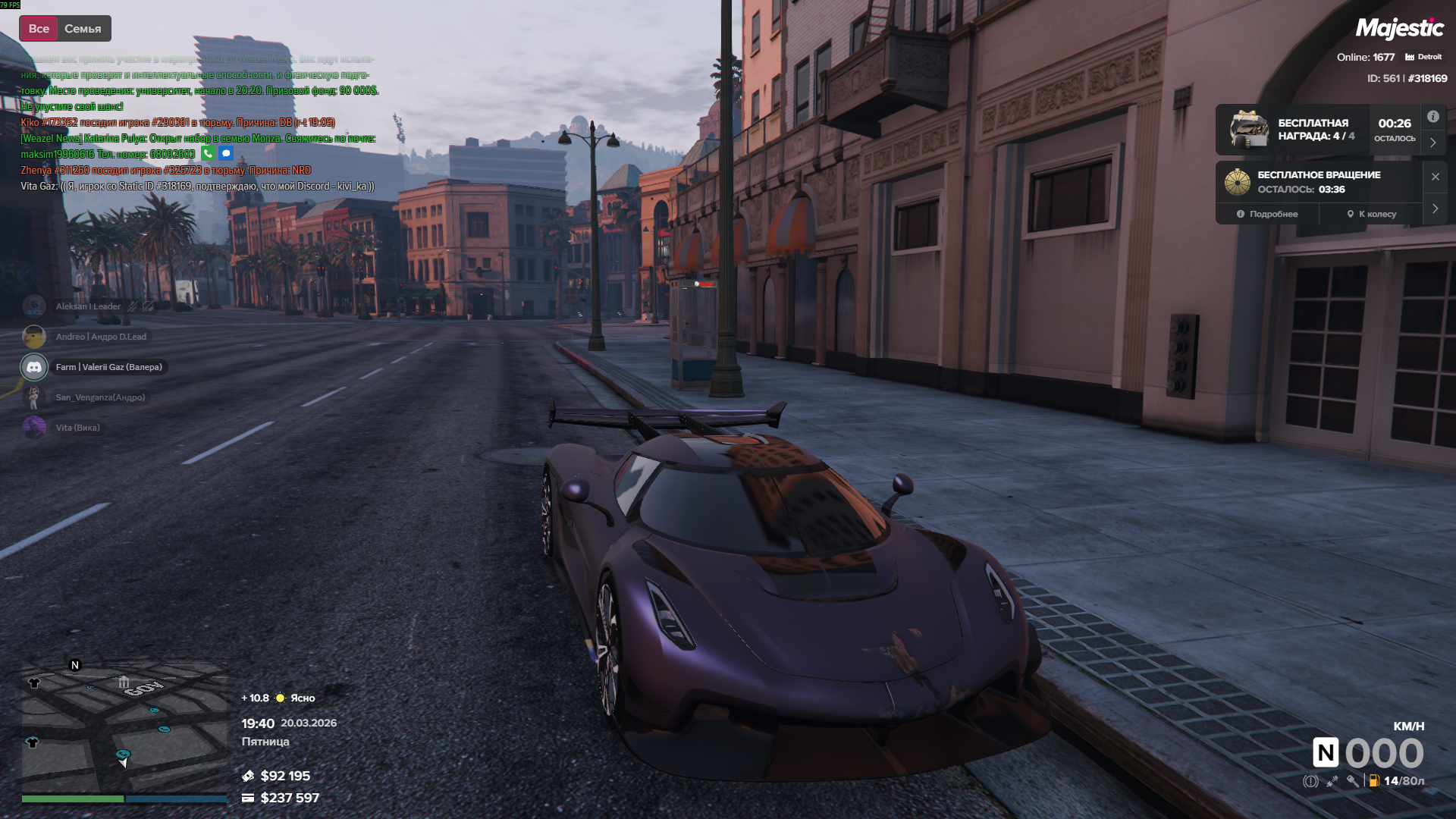This screenshot has height=819, width=1456.
Task: Select San_Venganza in voice list
Action: [99, 397]
